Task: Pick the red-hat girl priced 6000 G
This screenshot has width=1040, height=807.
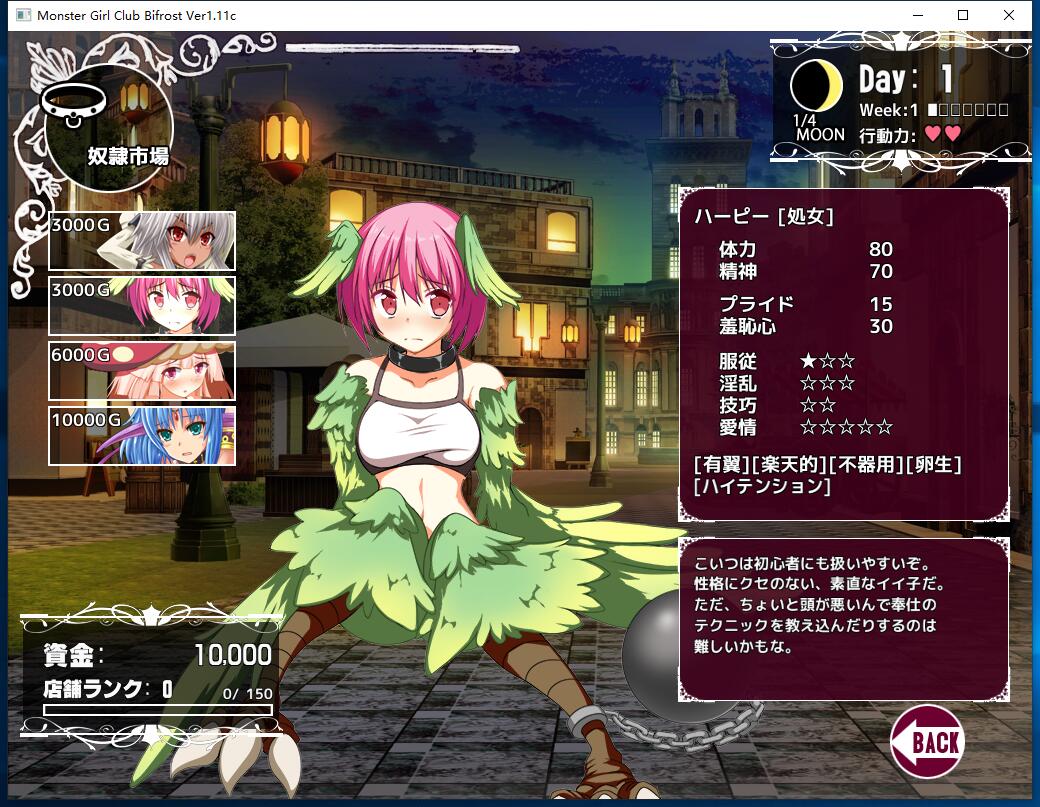Action: tap(142, 371)
